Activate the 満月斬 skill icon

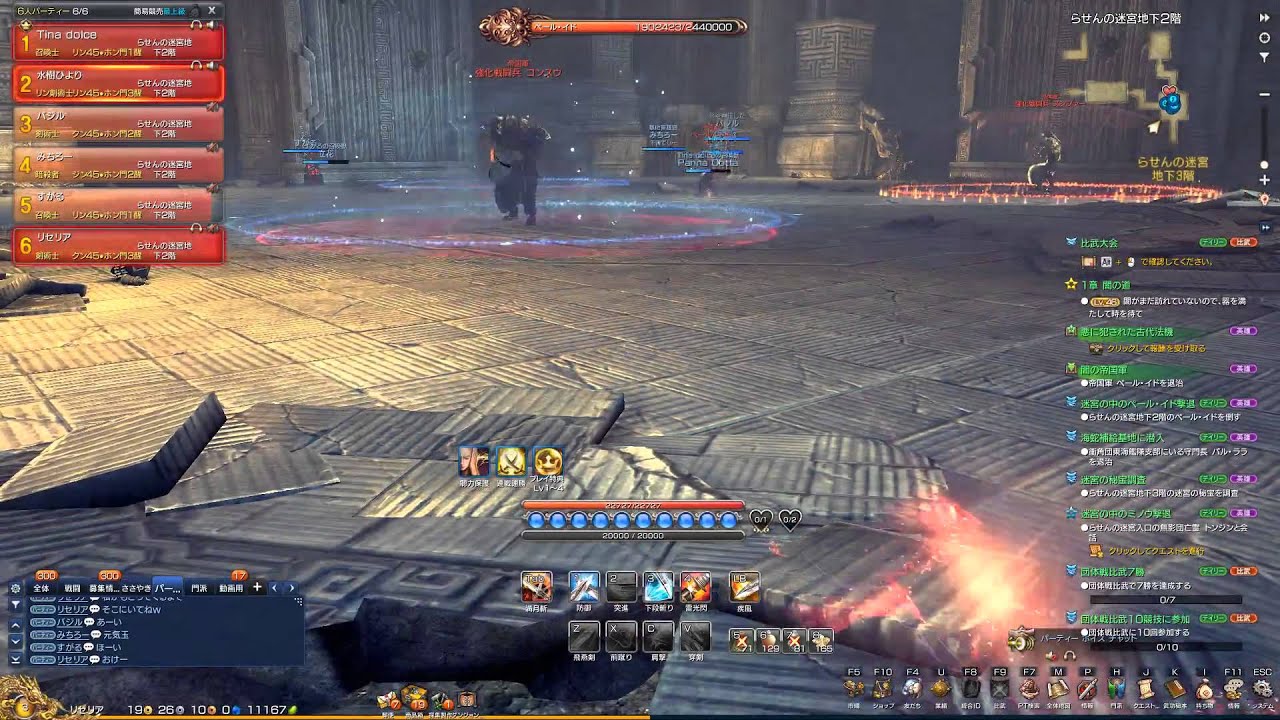535,587
